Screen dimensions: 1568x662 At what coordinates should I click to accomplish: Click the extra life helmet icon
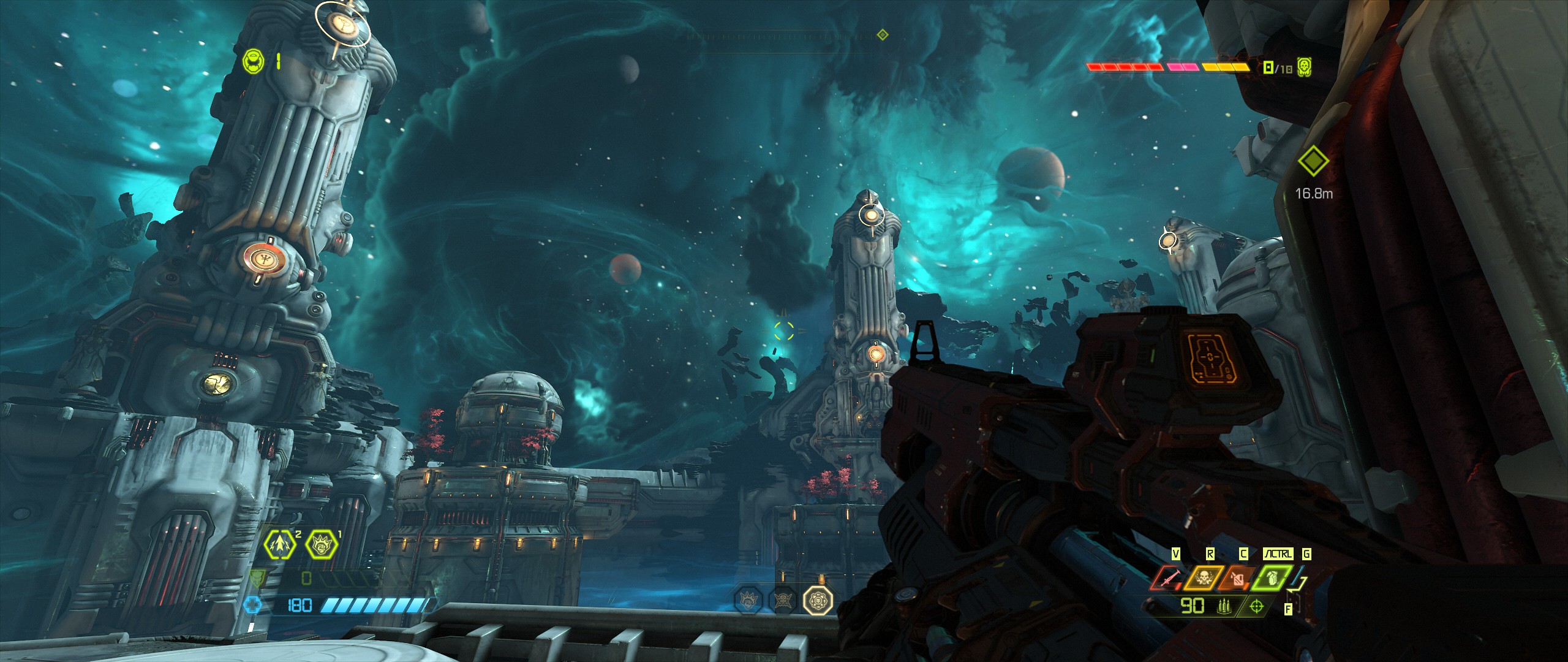tap(253, 61)
